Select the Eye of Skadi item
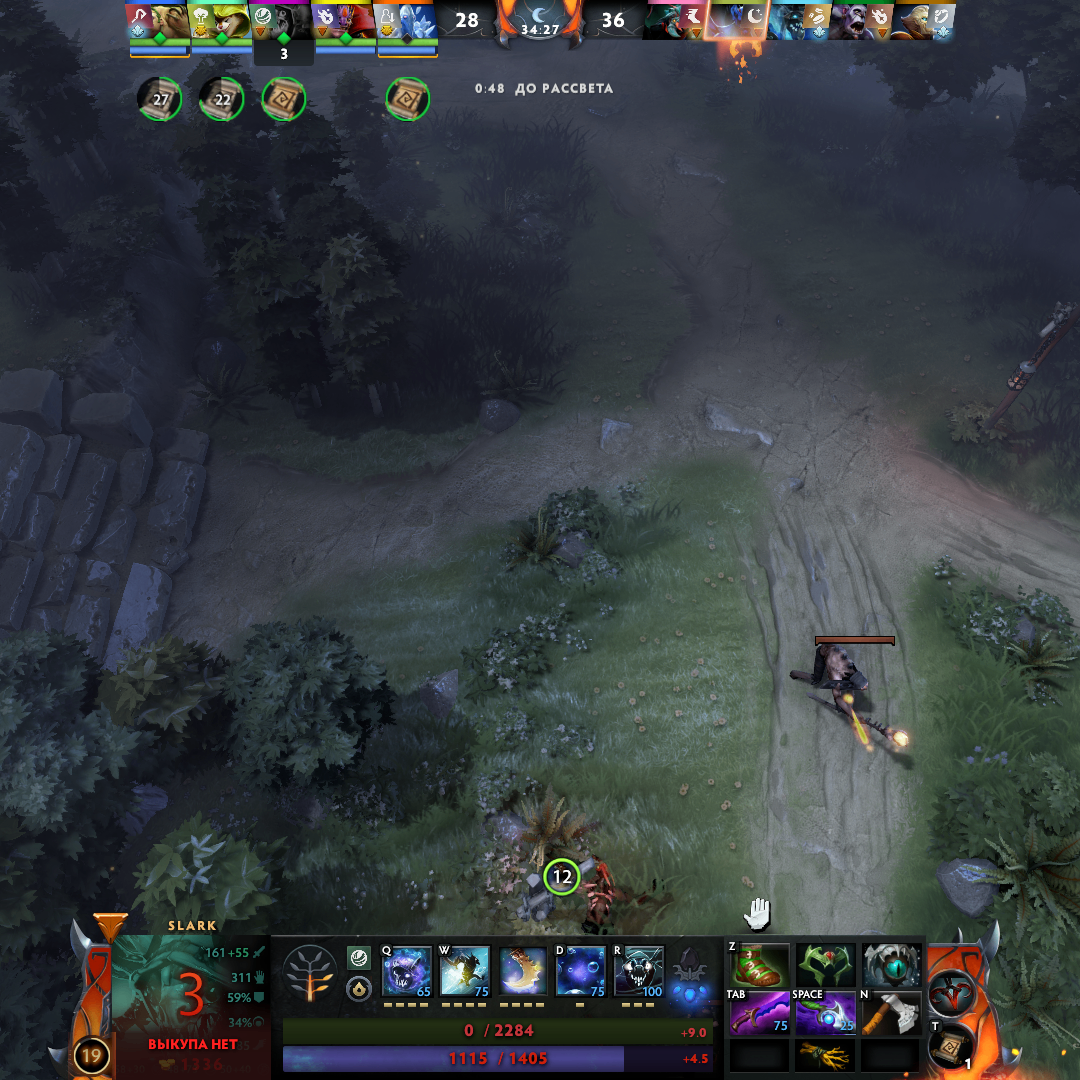The height and width of the screenshot is (1080, 1080). coord(892,966)
